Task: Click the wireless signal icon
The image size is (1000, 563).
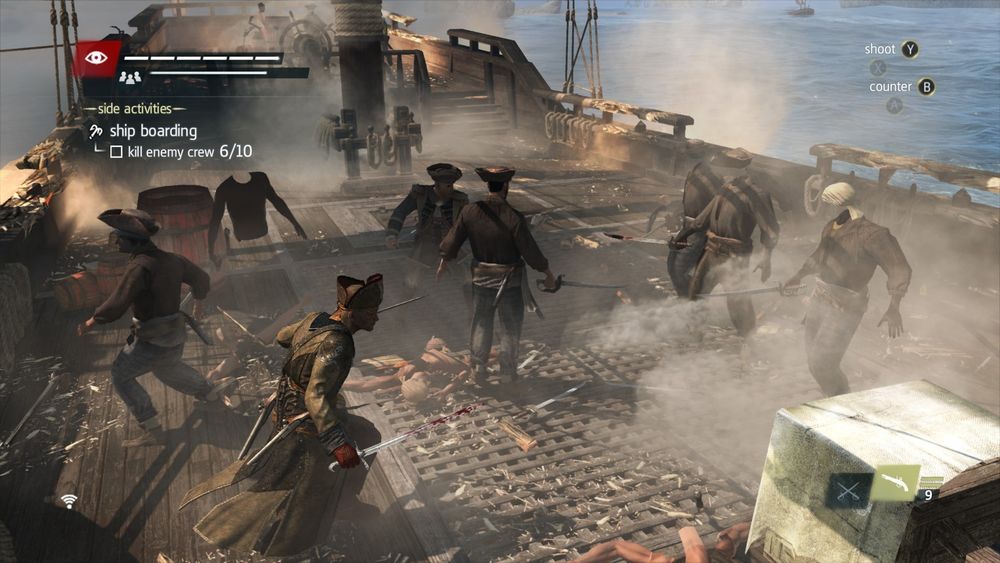Action: tap(68, 500)
